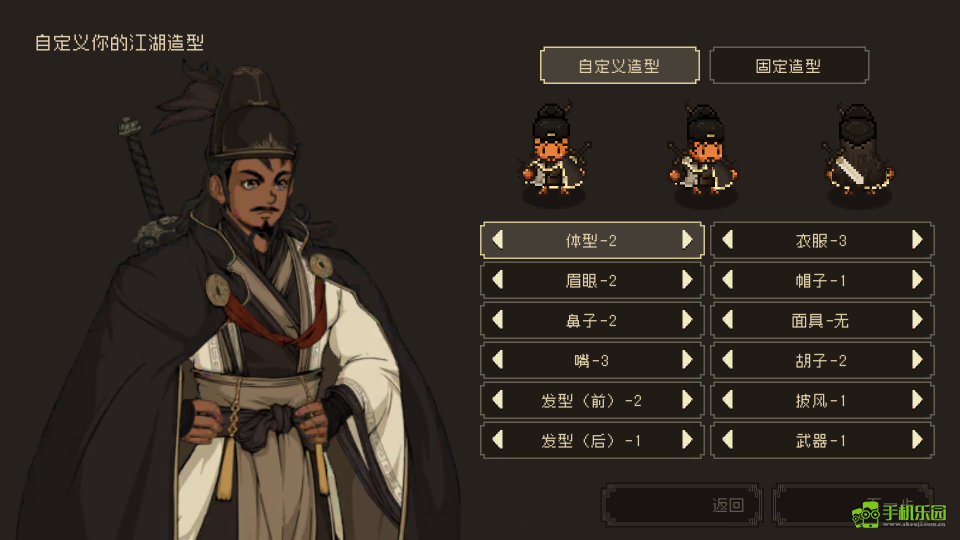Pick the previous 帽子-1 hat option
This screenshot has height=540, width=960.
[728, 280]
